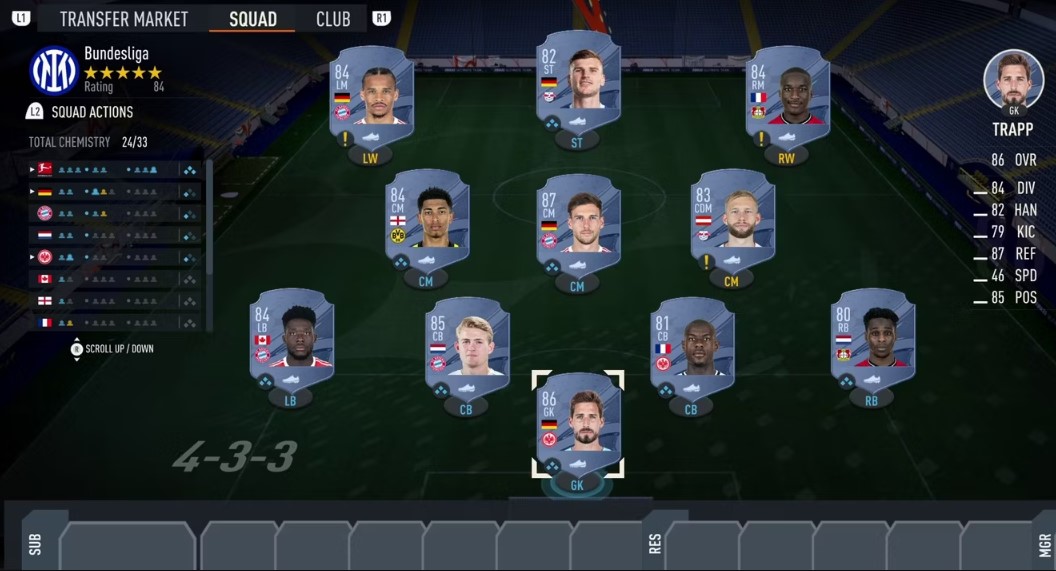Switch to the Transfer Market tab
This screenshot has height=571, width=1056.
click(x=123, y=19)
